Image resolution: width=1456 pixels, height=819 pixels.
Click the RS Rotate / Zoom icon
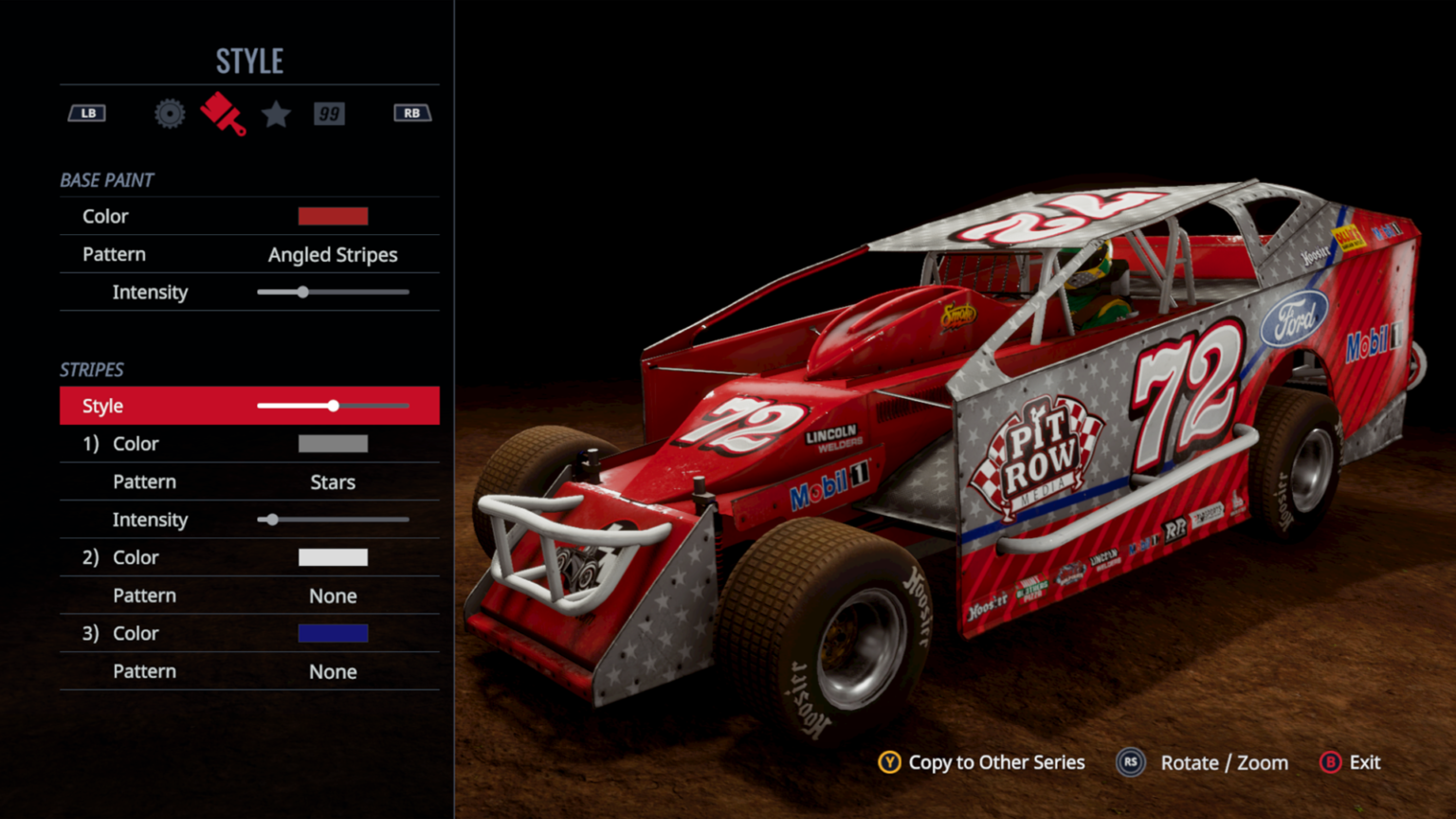point(1130,762)
